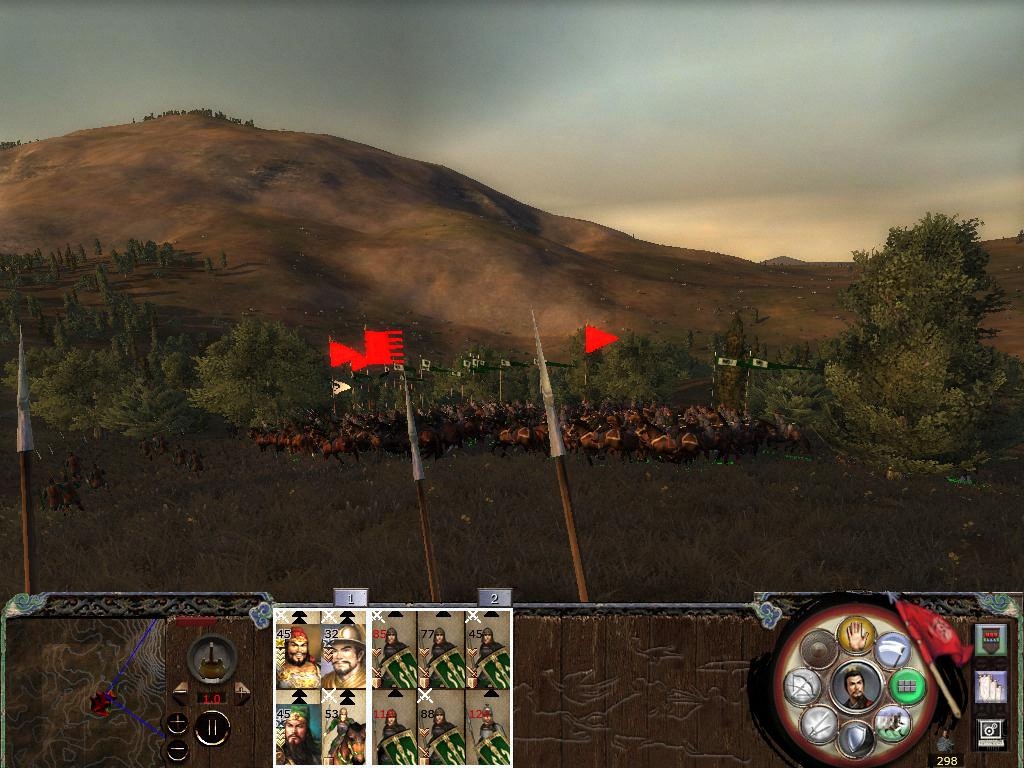Increase battle speed with right arrow
Screen dimensions: 1024x768
point(241,693)
